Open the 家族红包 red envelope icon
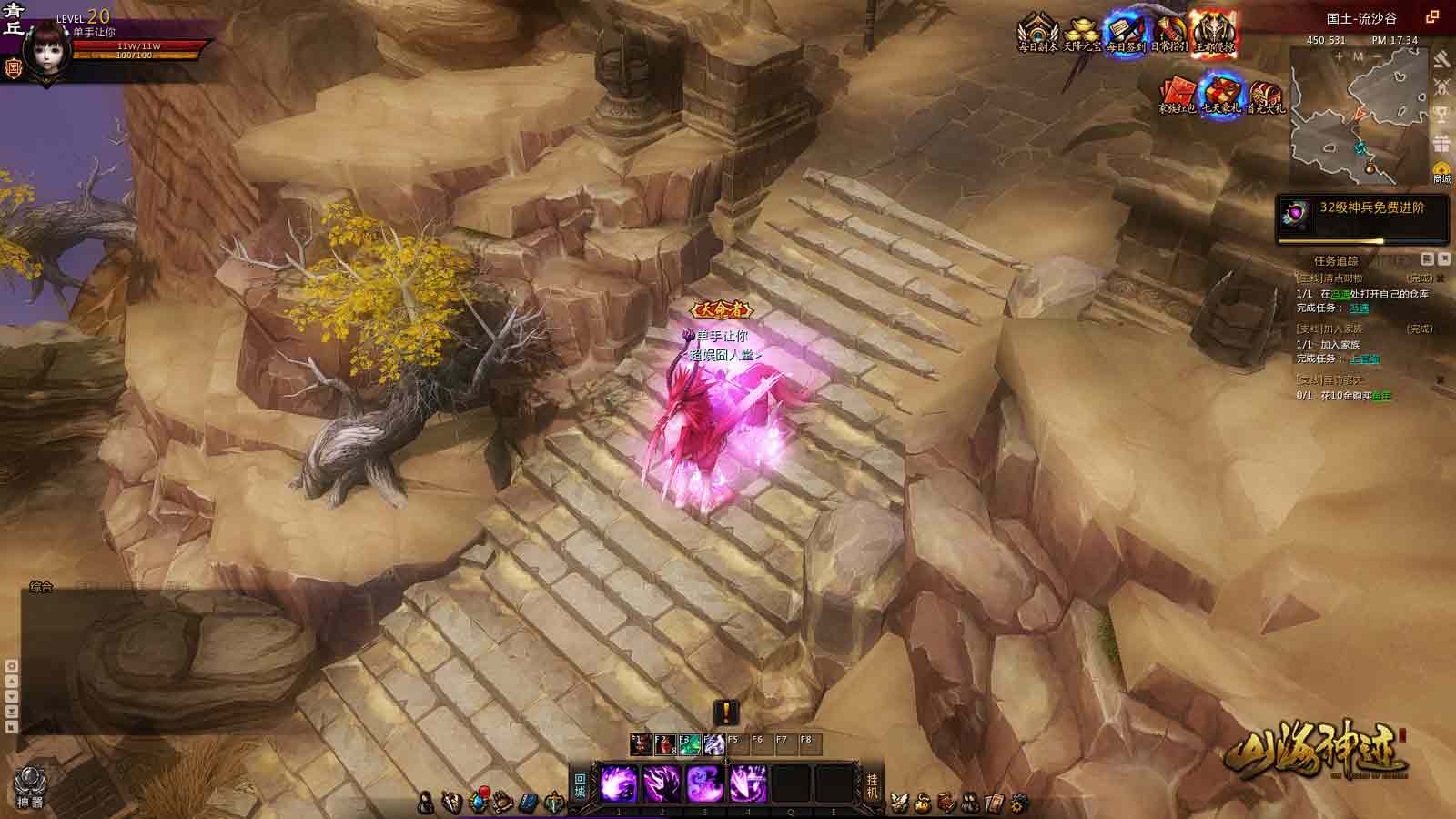 pos(1177,95)
